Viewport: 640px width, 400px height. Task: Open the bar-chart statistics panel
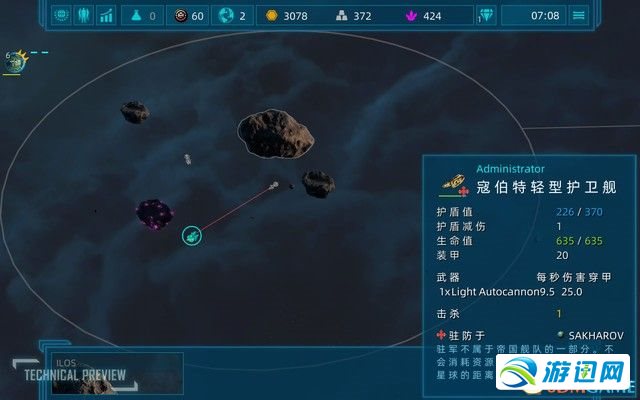[x=105, y=15]
